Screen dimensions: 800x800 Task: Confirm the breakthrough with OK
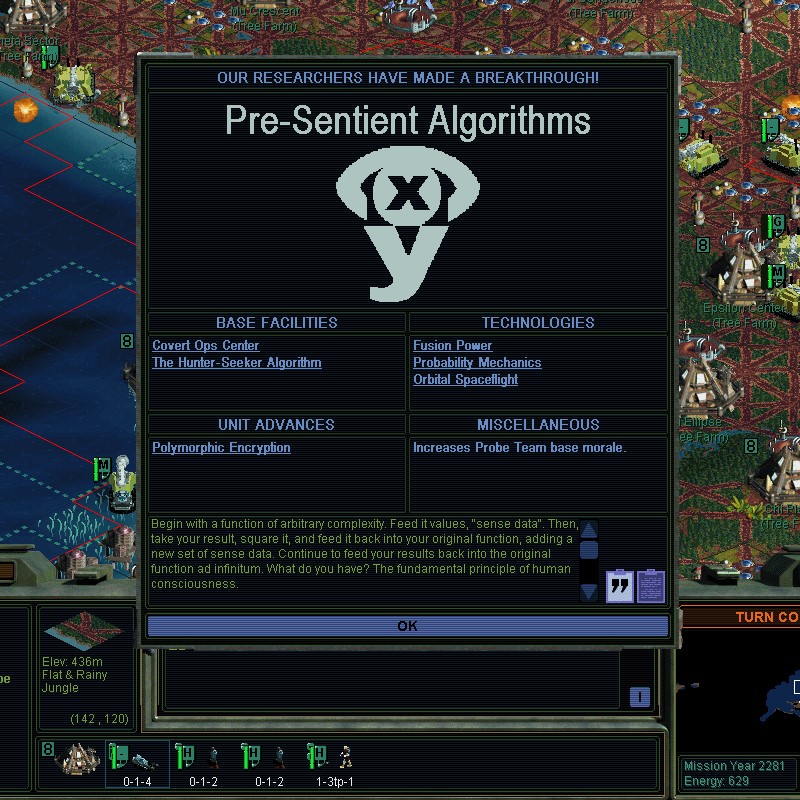[407, 626]
